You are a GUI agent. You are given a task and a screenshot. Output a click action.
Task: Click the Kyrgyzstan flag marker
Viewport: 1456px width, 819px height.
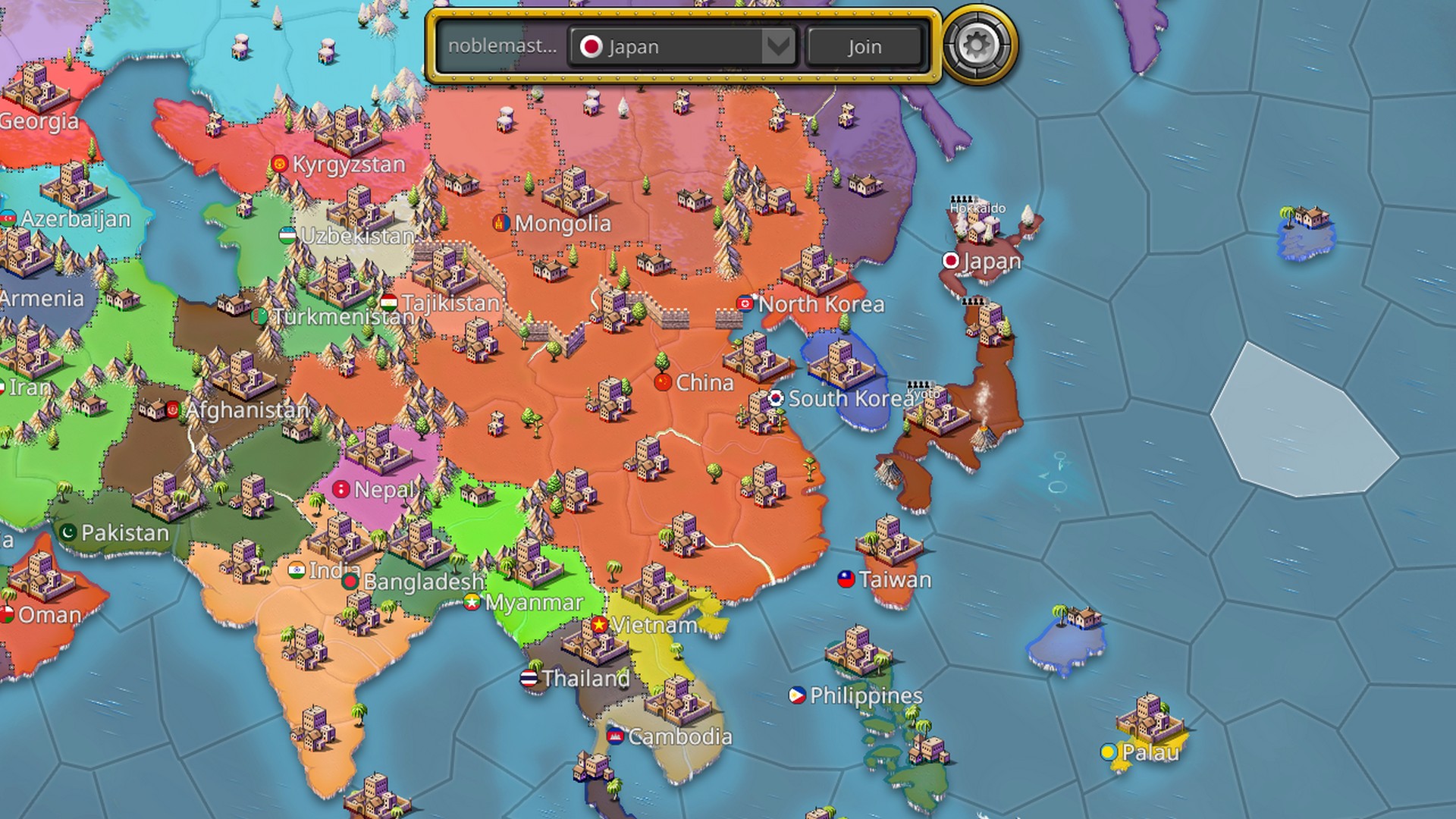(279, 164)
